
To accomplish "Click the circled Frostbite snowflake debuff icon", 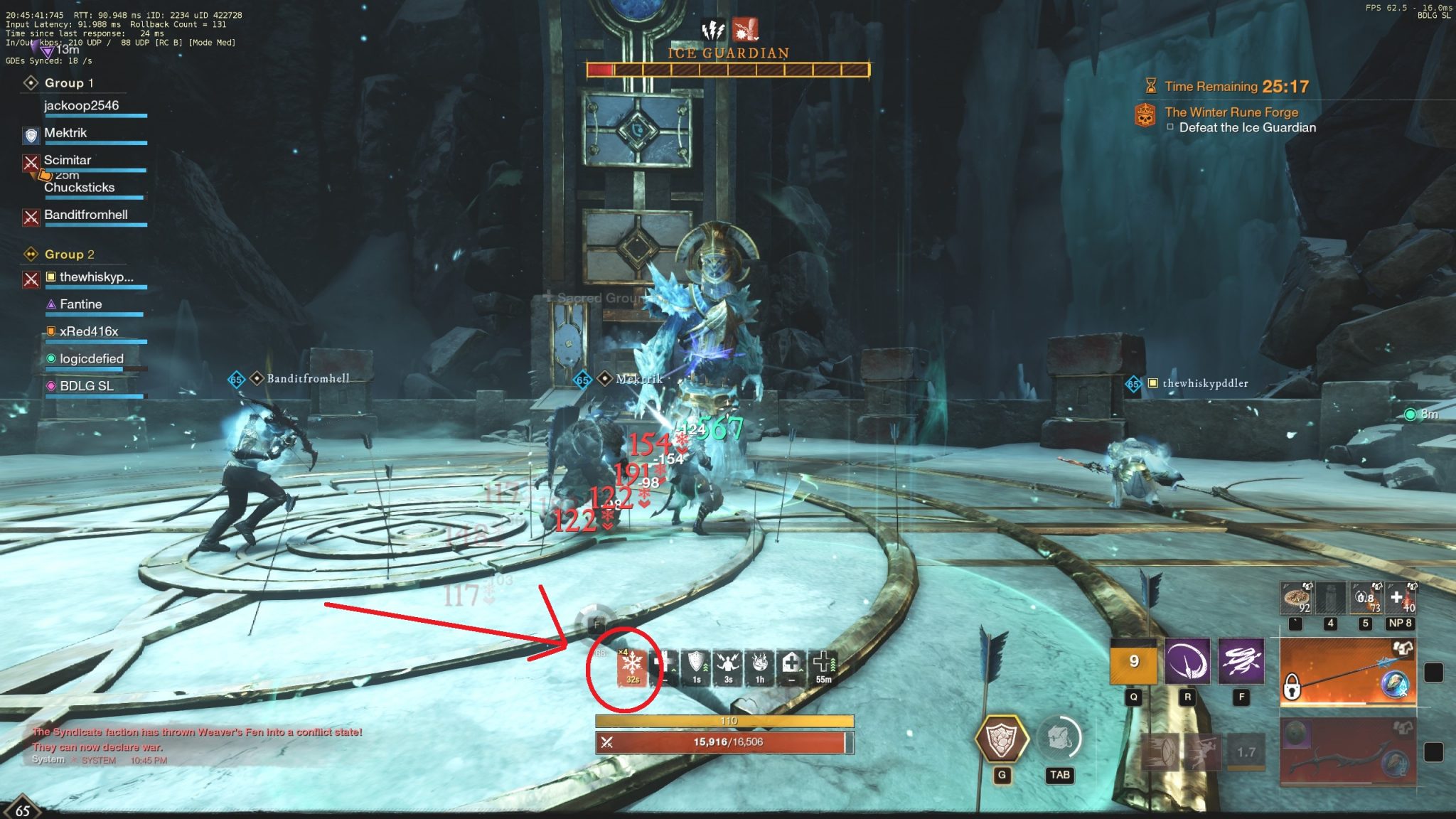I will 631,667.
